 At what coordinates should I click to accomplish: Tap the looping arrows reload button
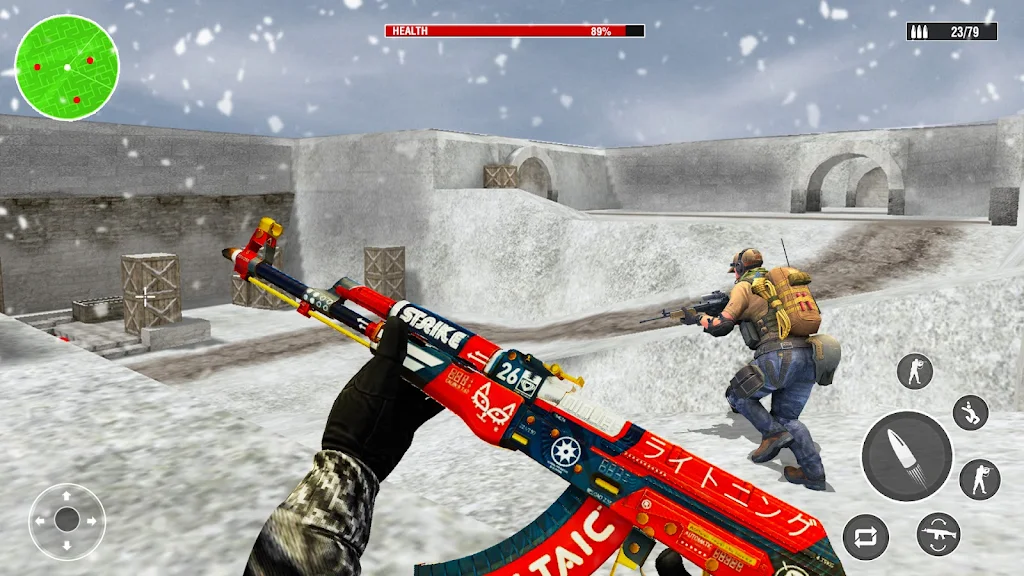[x=865, y=537]
